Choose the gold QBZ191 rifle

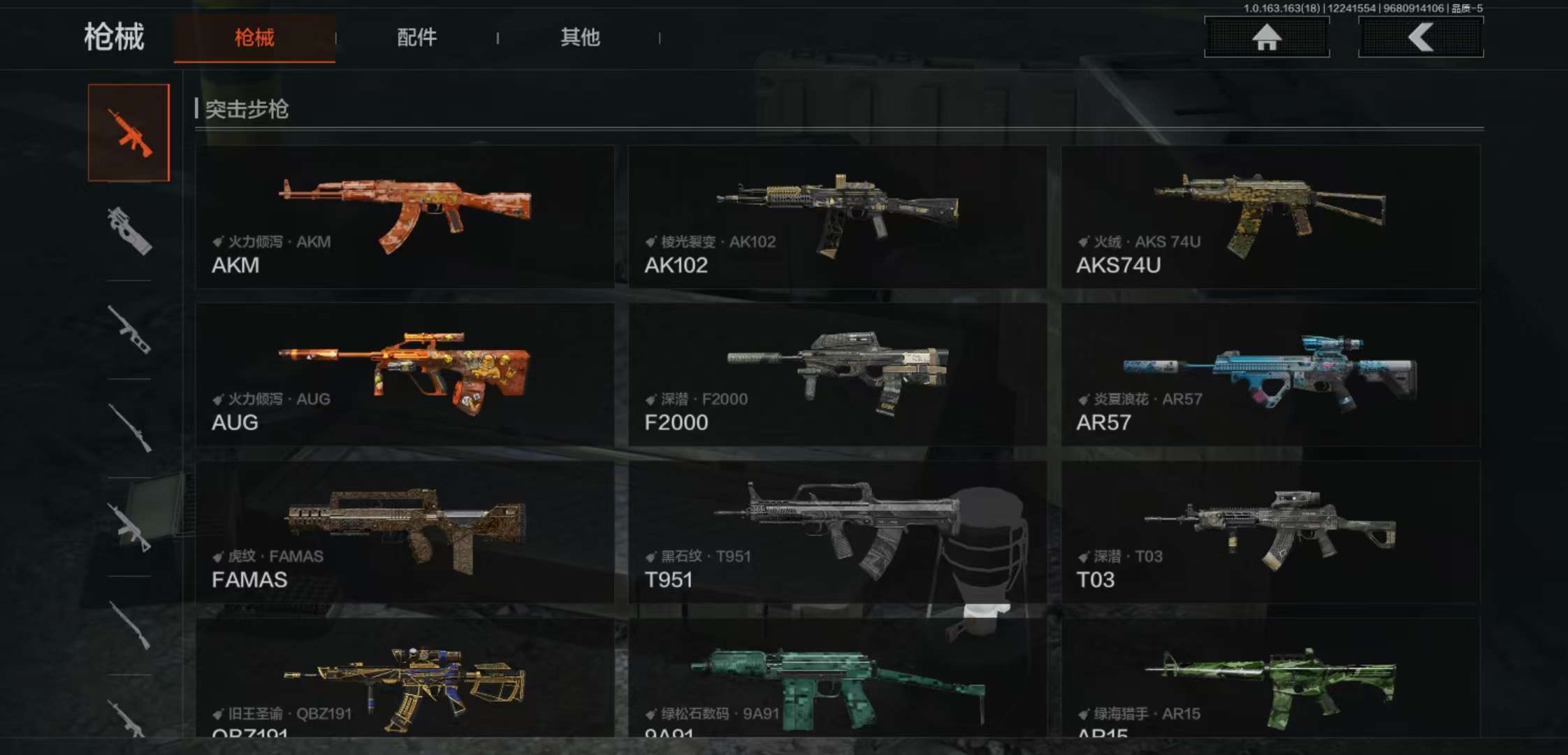point(405,682)
